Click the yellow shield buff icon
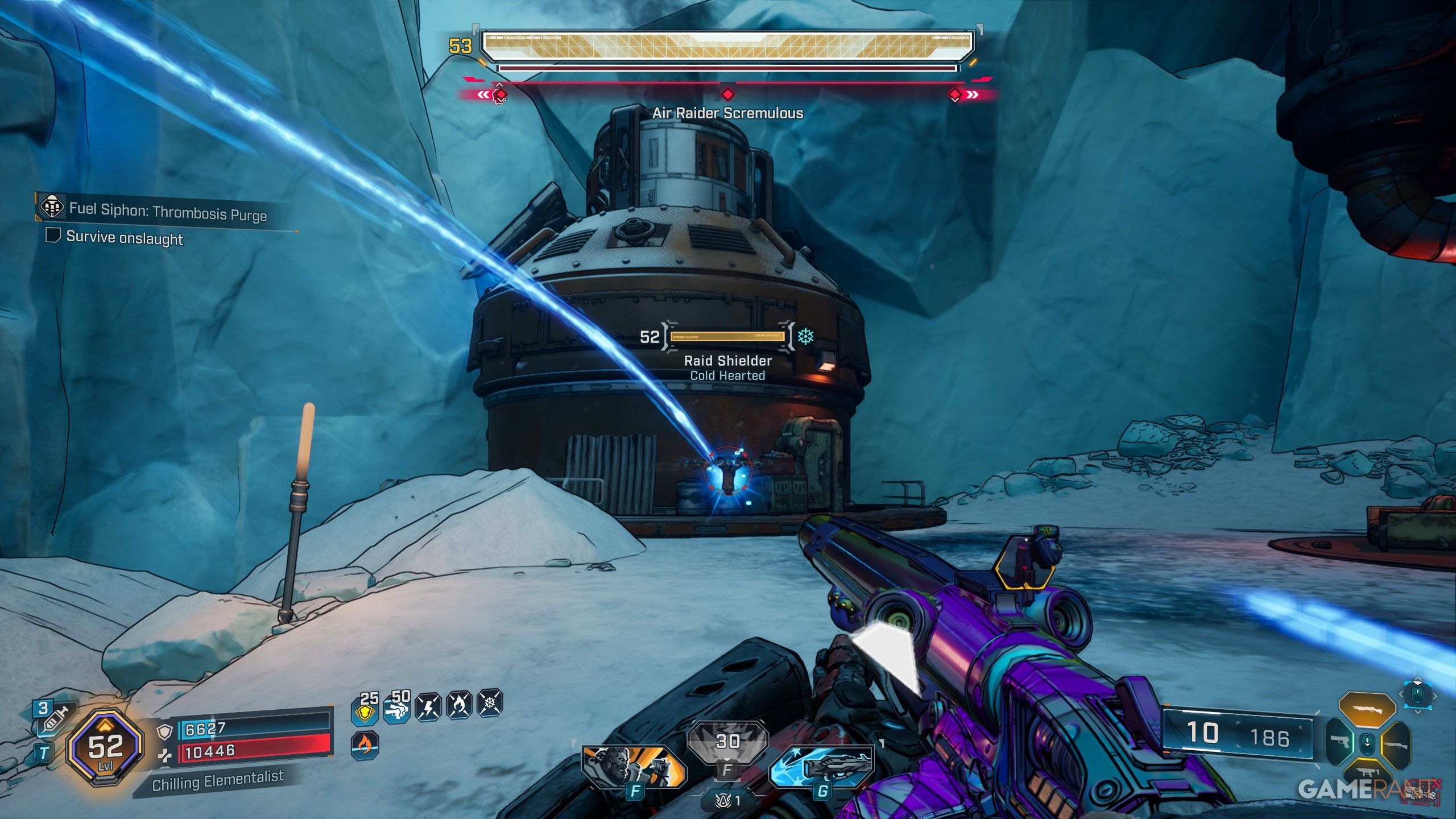The height and width of the screenshot is (819, 1456). point(366,710)
